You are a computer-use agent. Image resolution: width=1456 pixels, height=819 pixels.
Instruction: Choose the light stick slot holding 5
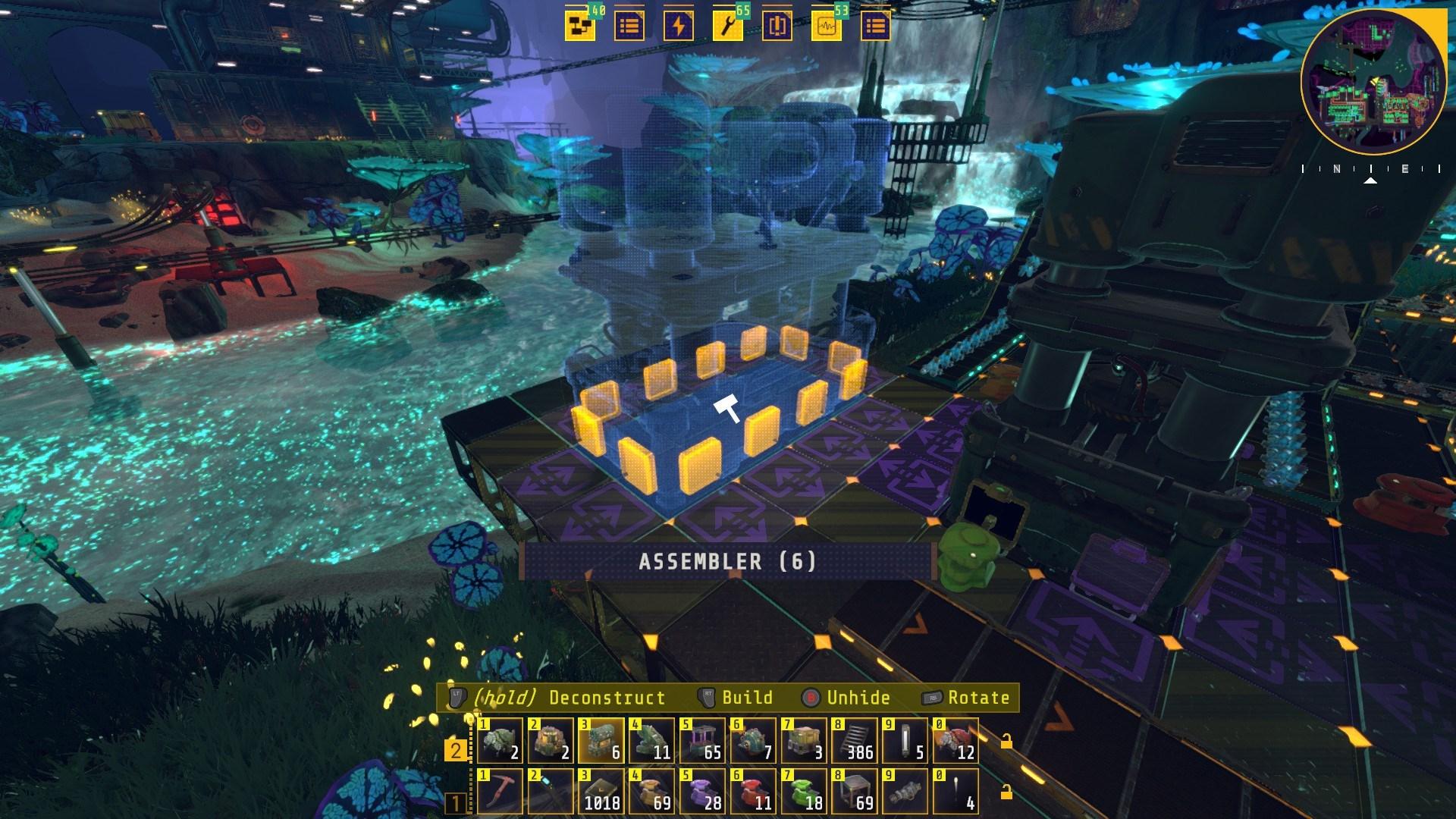point(905,741)
